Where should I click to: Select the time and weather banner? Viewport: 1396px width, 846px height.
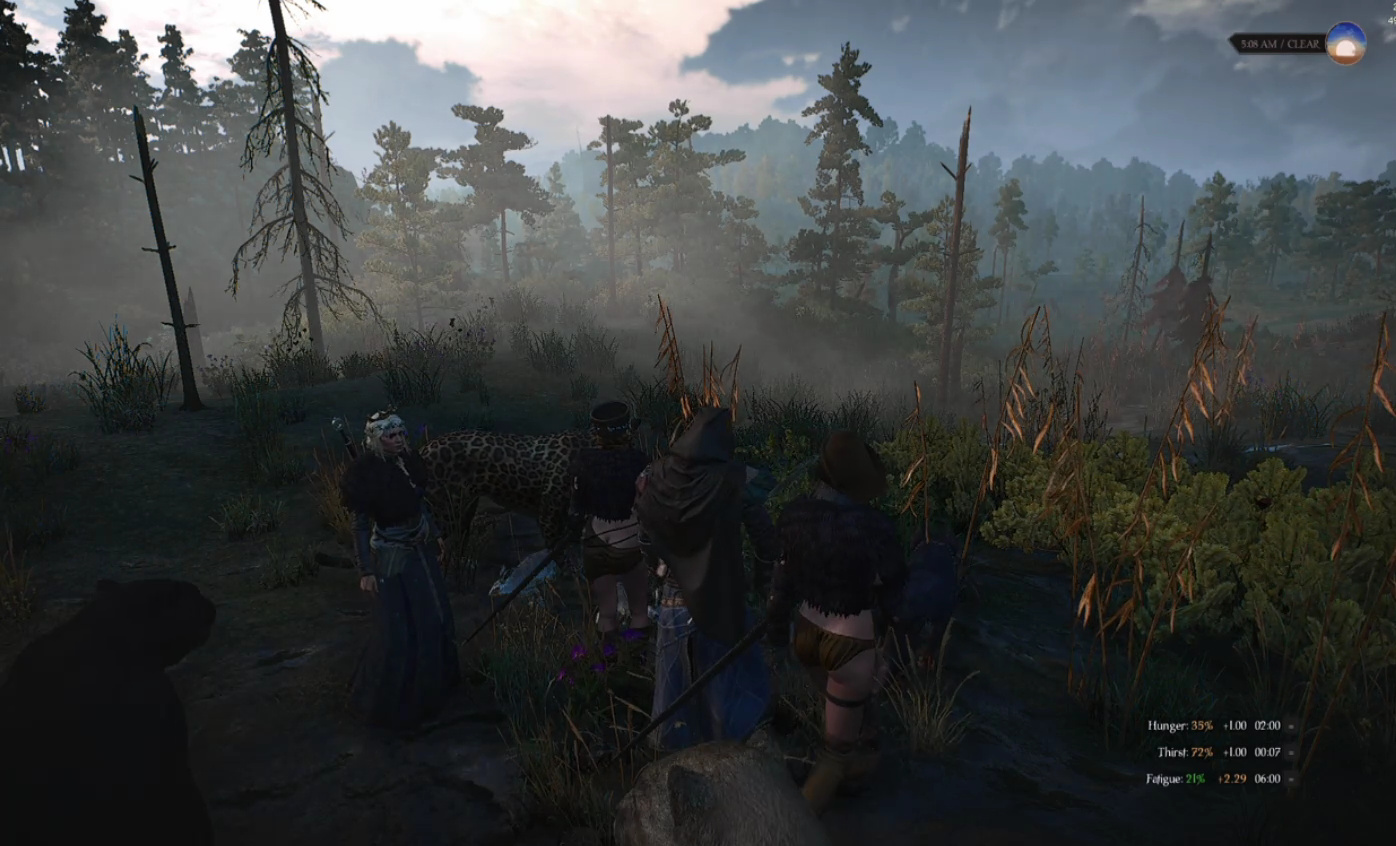click(1276, 44)
